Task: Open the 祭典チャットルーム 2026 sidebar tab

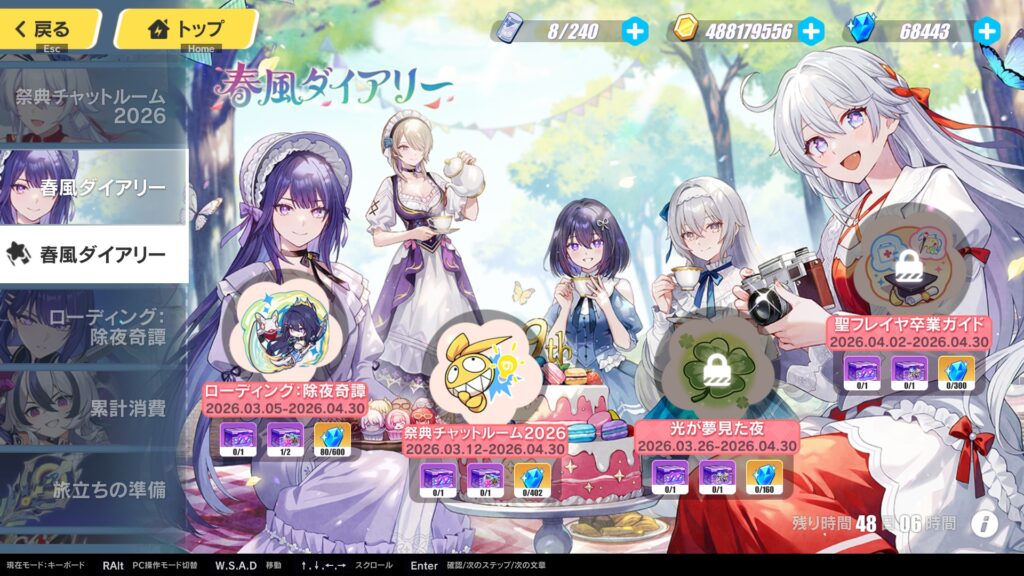Action: [x=94, y=107]
